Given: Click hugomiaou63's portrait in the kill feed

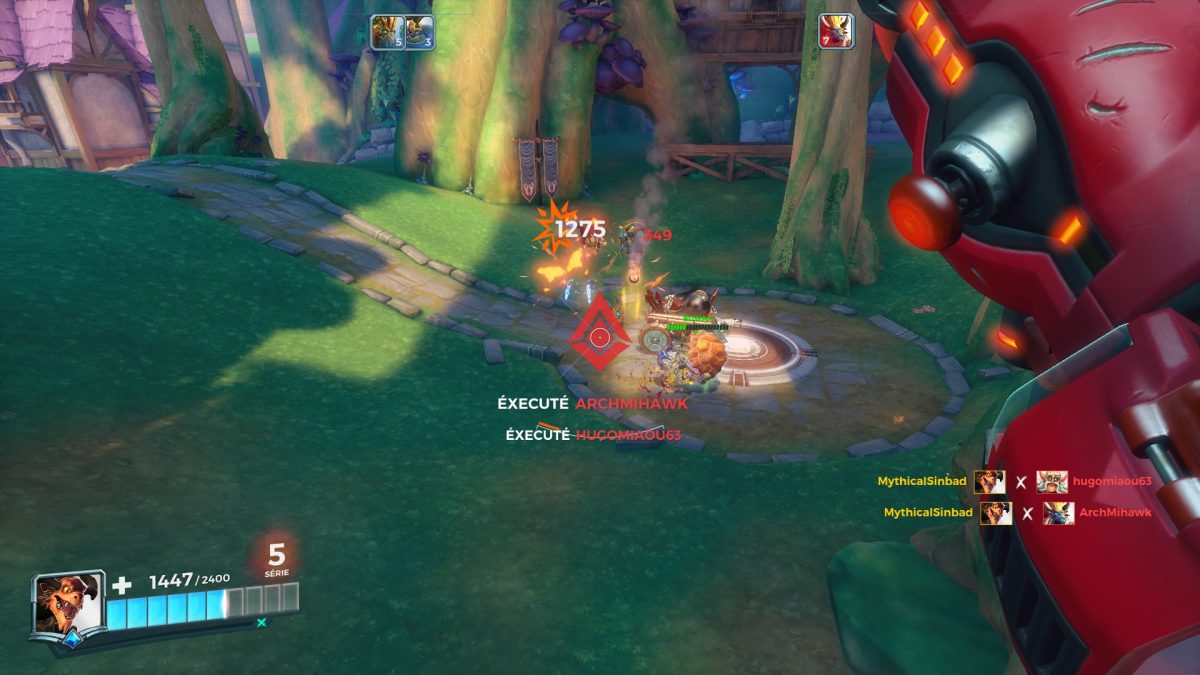Looking at the screenshot, I should (x=1052, y=482).
